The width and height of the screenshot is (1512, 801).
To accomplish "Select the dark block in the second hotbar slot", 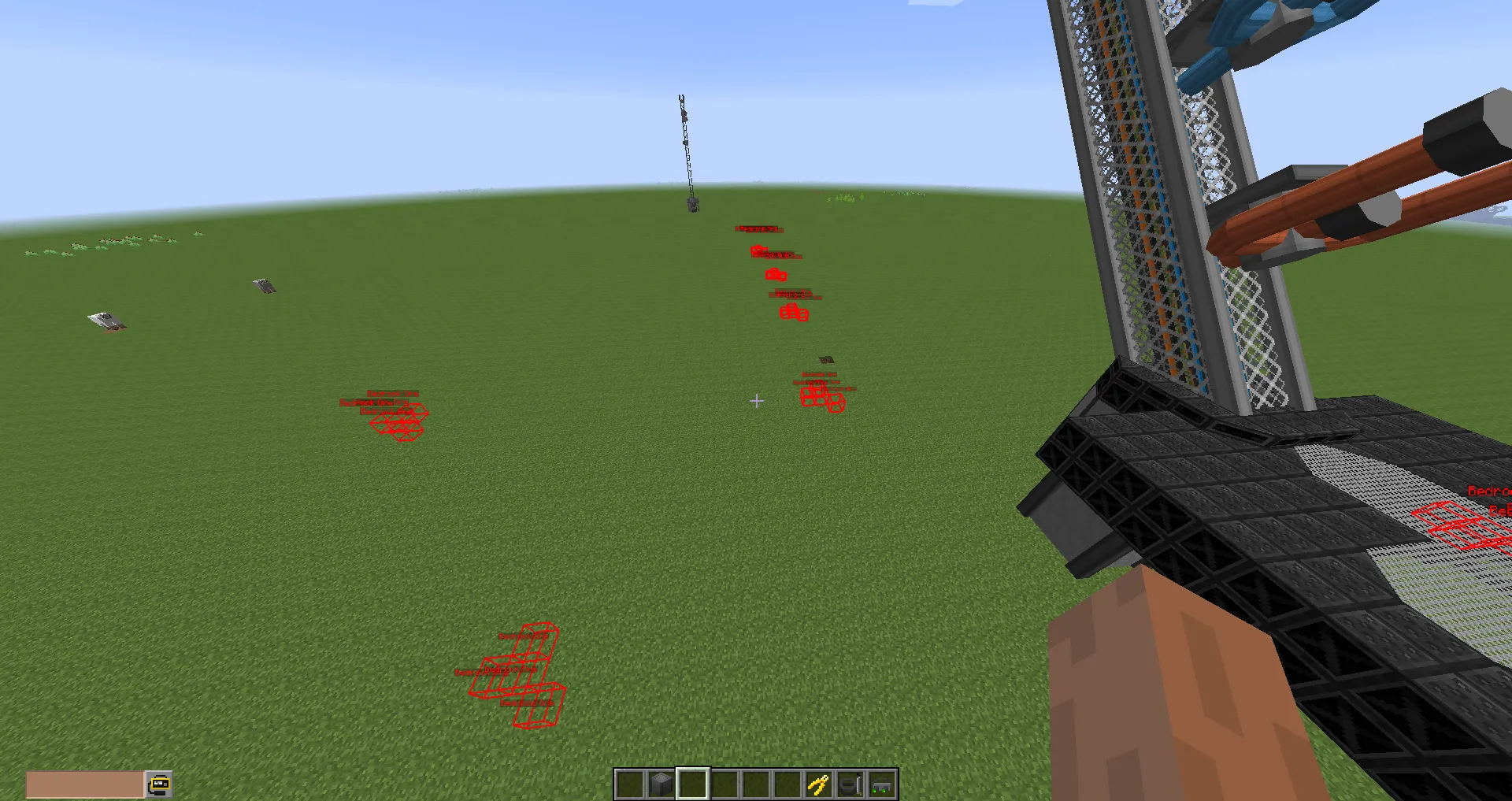I will coord(660,784).
